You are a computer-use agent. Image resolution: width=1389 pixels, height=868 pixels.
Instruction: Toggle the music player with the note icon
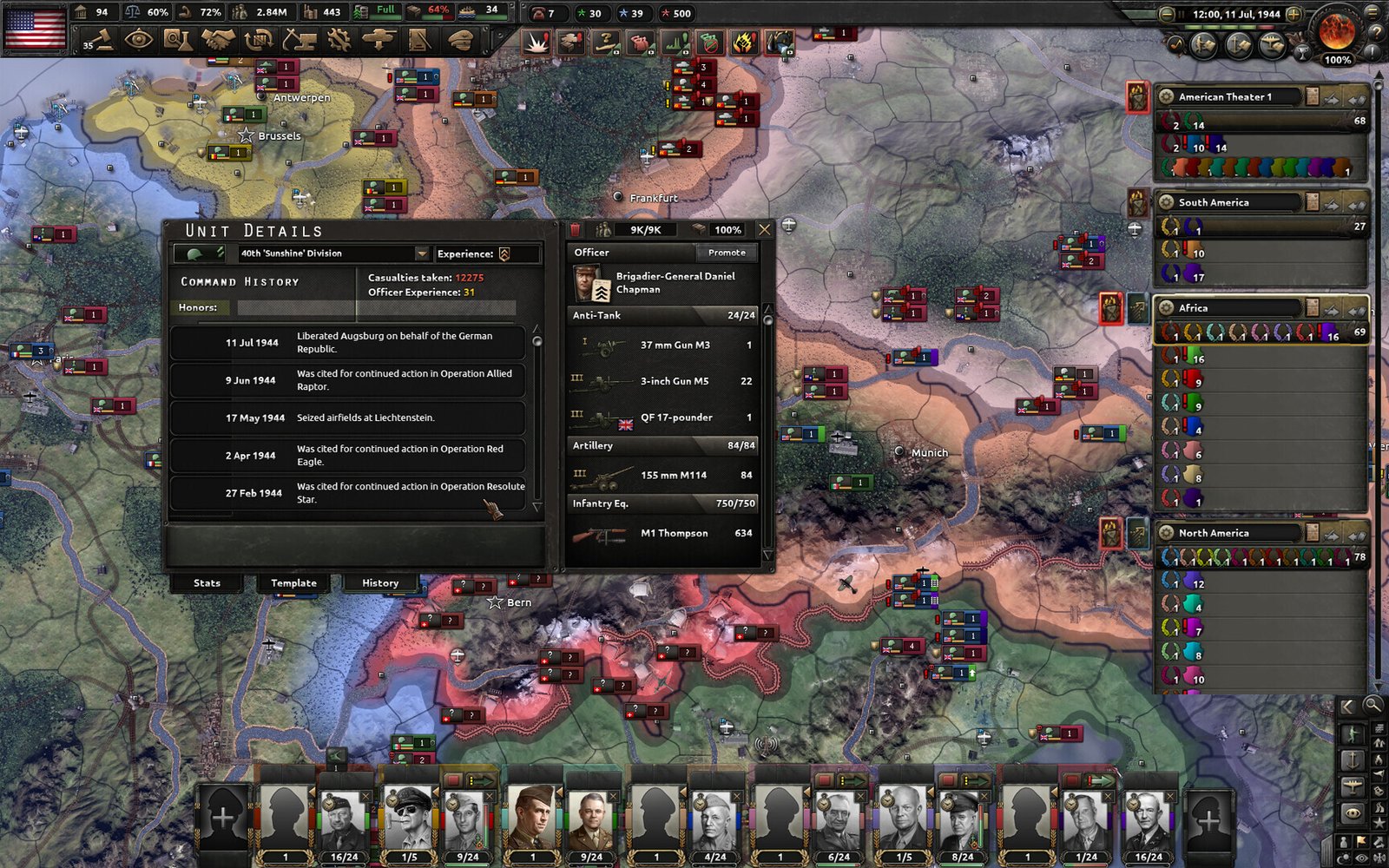tap(1176, 43)
